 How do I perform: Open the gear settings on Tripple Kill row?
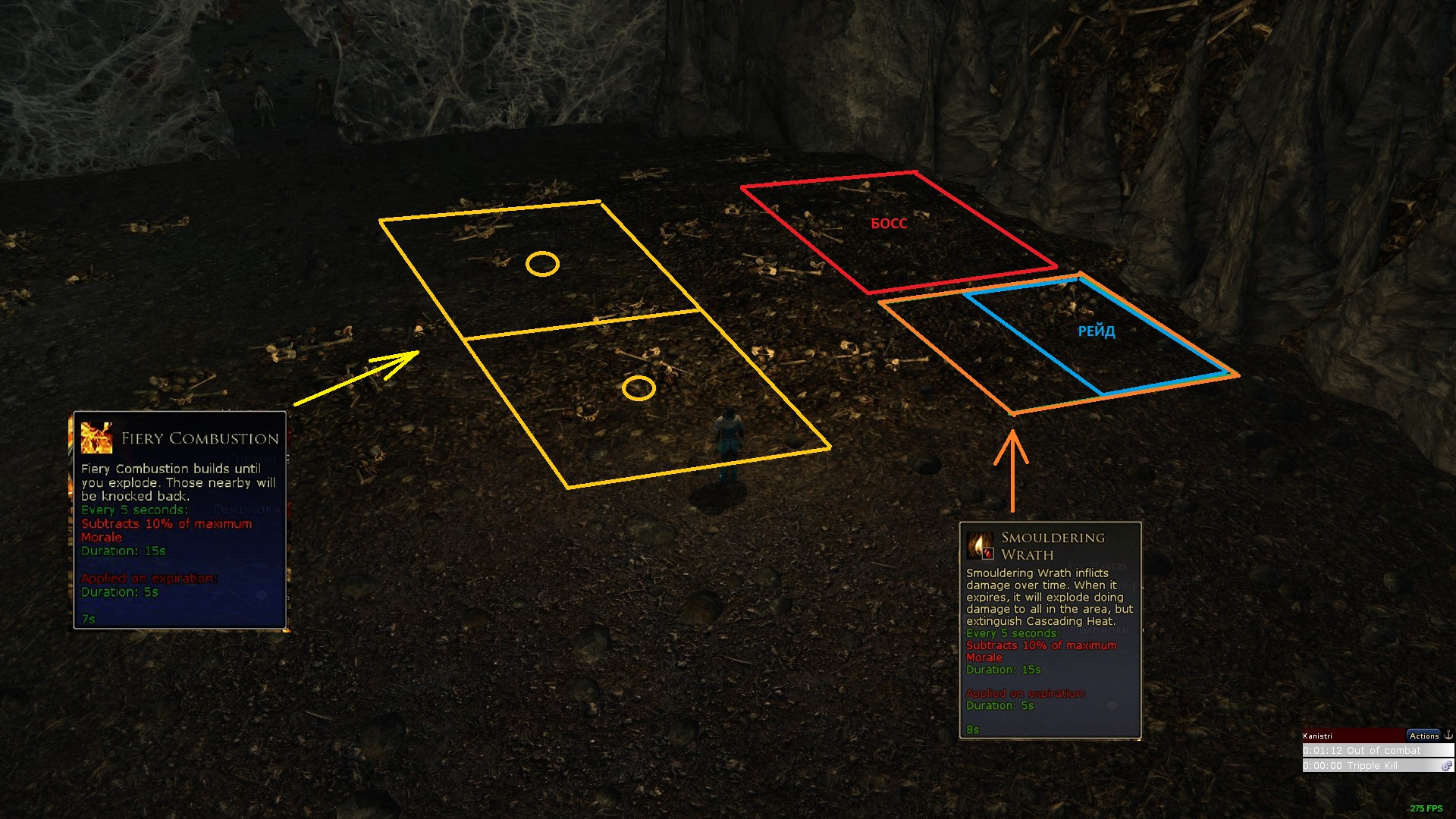pos(1447,766)
